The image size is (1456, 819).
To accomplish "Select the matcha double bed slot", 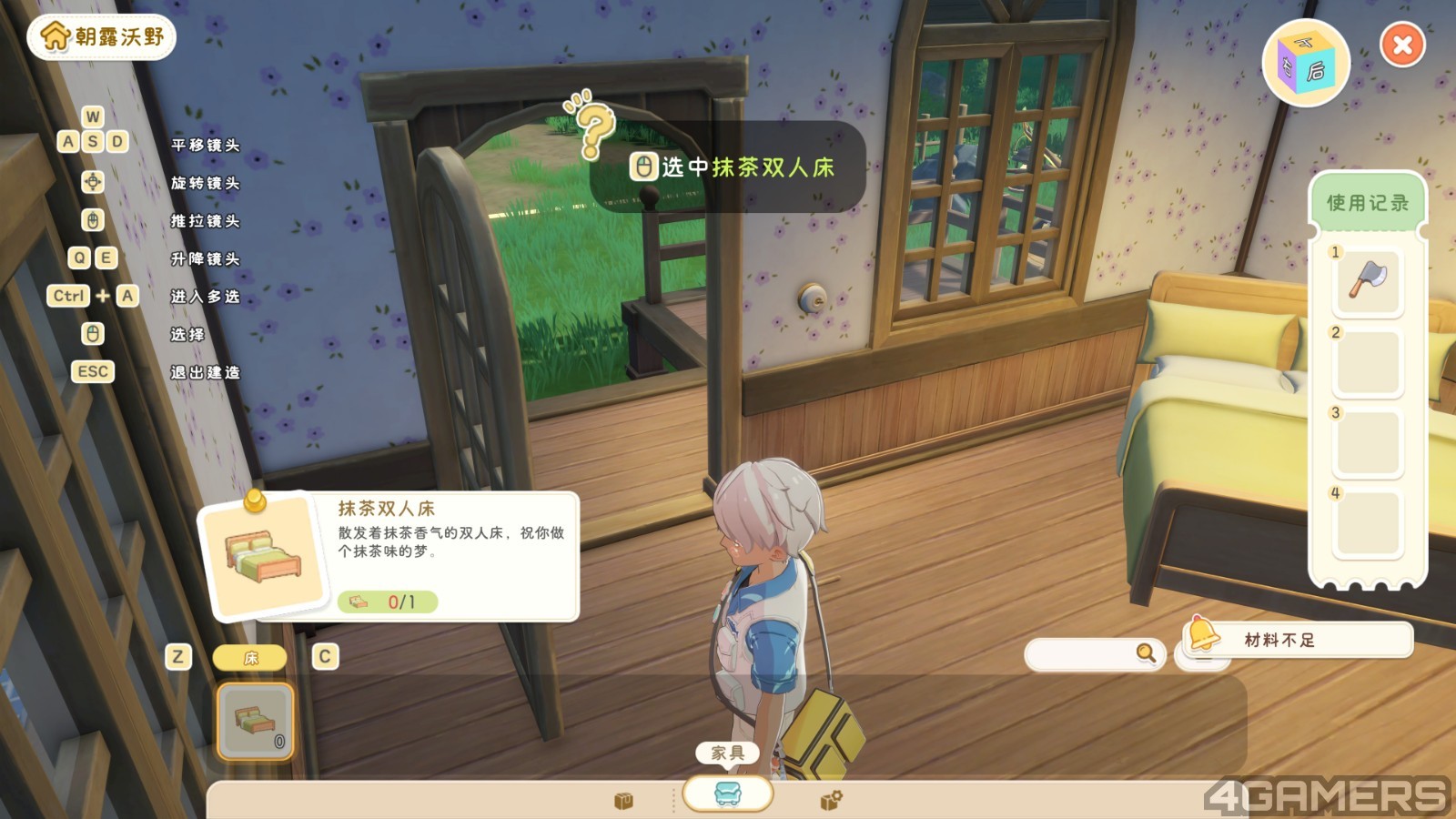I will click(x=256, y=721).
